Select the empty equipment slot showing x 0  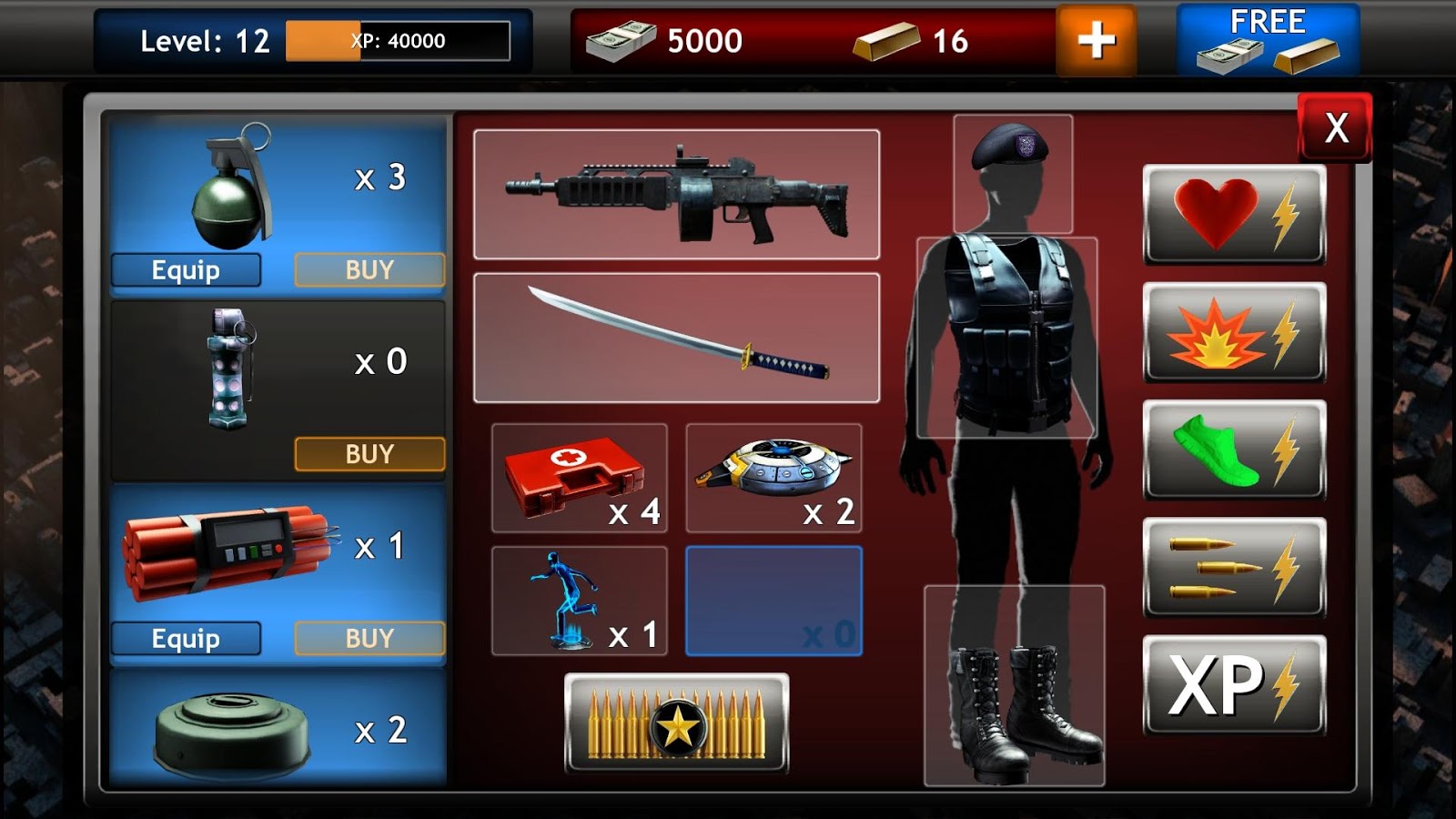click(774, 601)
